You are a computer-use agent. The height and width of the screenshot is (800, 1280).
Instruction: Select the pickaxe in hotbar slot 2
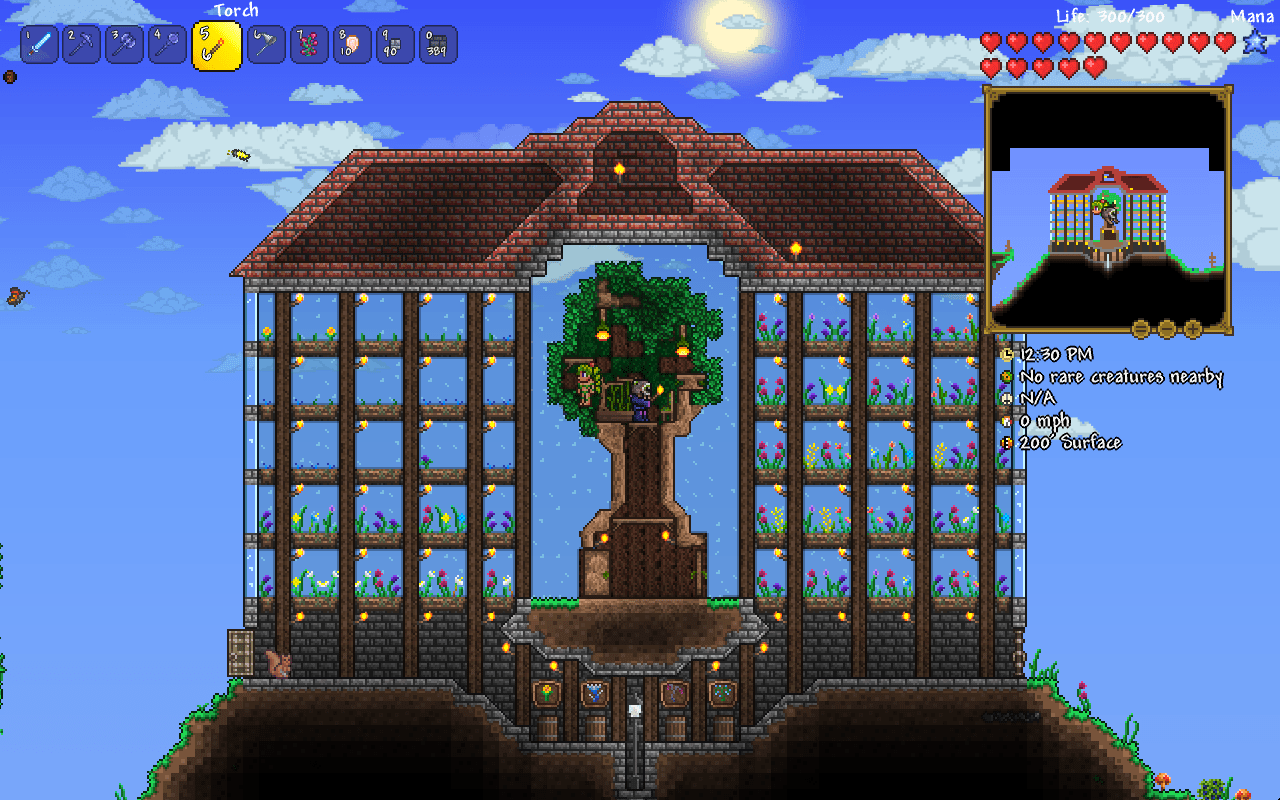(81, 44)
